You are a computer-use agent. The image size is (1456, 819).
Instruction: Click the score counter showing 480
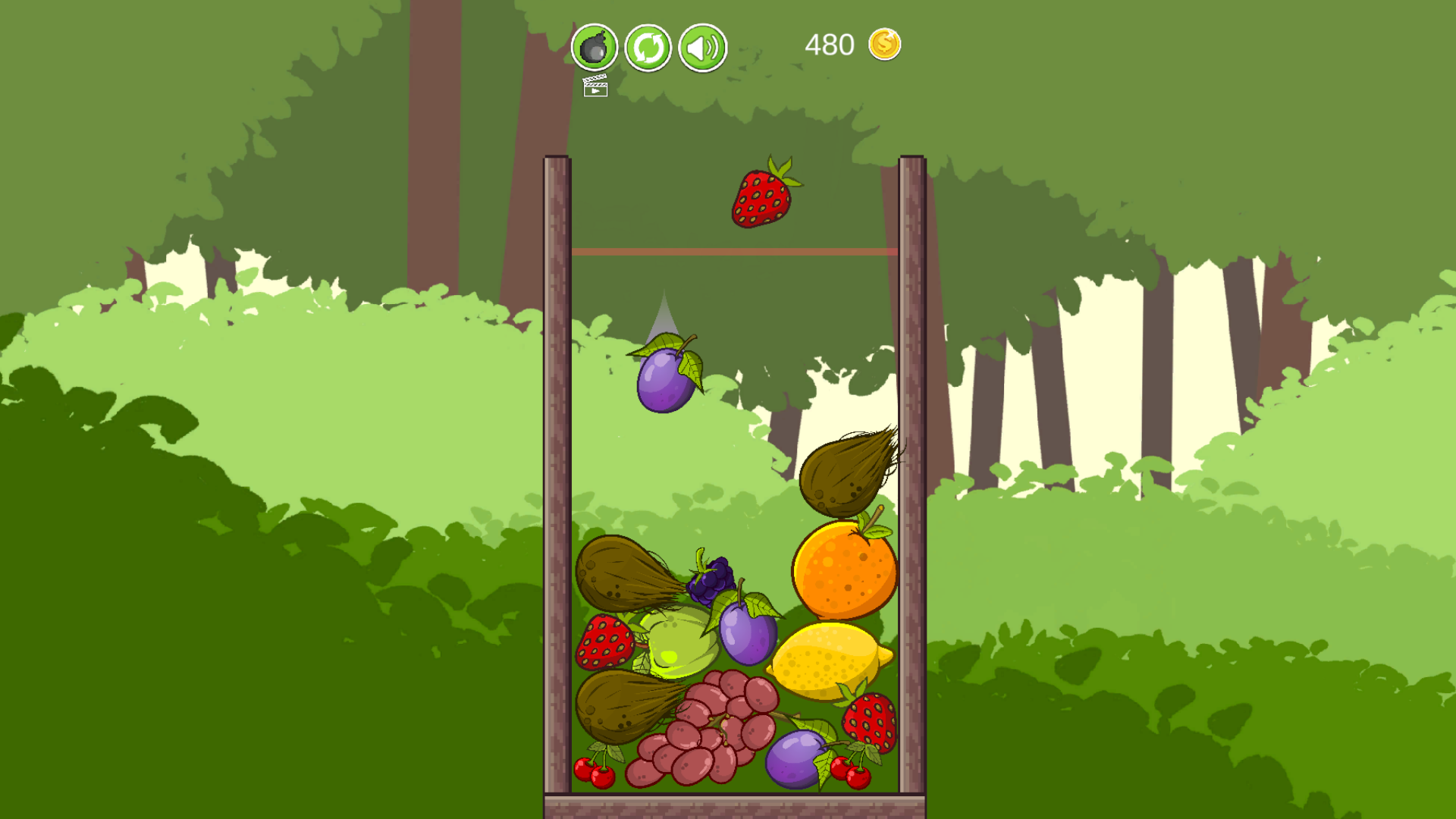point(828,44)
